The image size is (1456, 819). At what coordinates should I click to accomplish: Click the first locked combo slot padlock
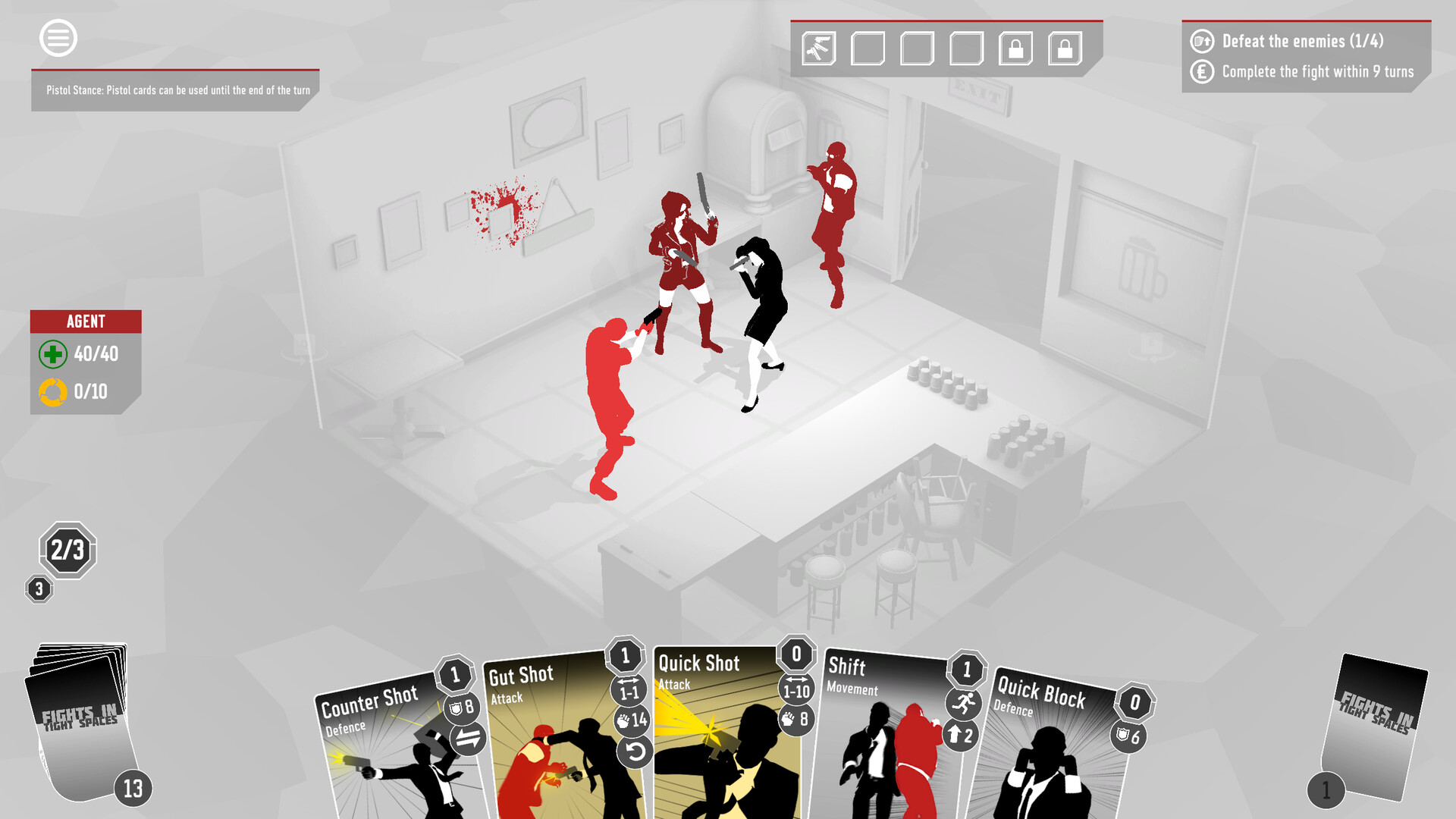point(1015,48)
